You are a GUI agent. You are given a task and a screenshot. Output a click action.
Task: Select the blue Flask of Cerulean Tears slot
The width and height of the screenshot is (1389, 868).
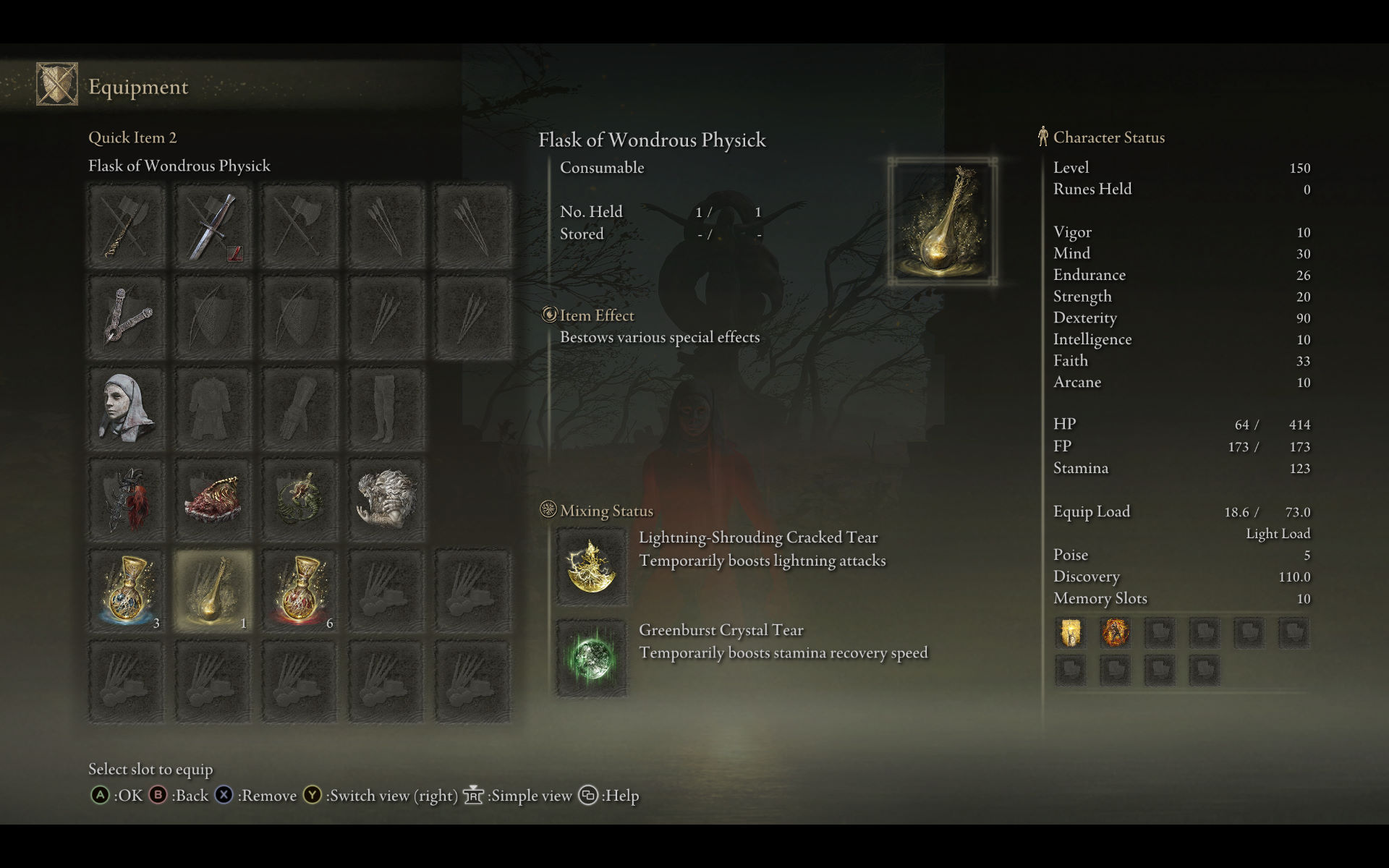127,591
